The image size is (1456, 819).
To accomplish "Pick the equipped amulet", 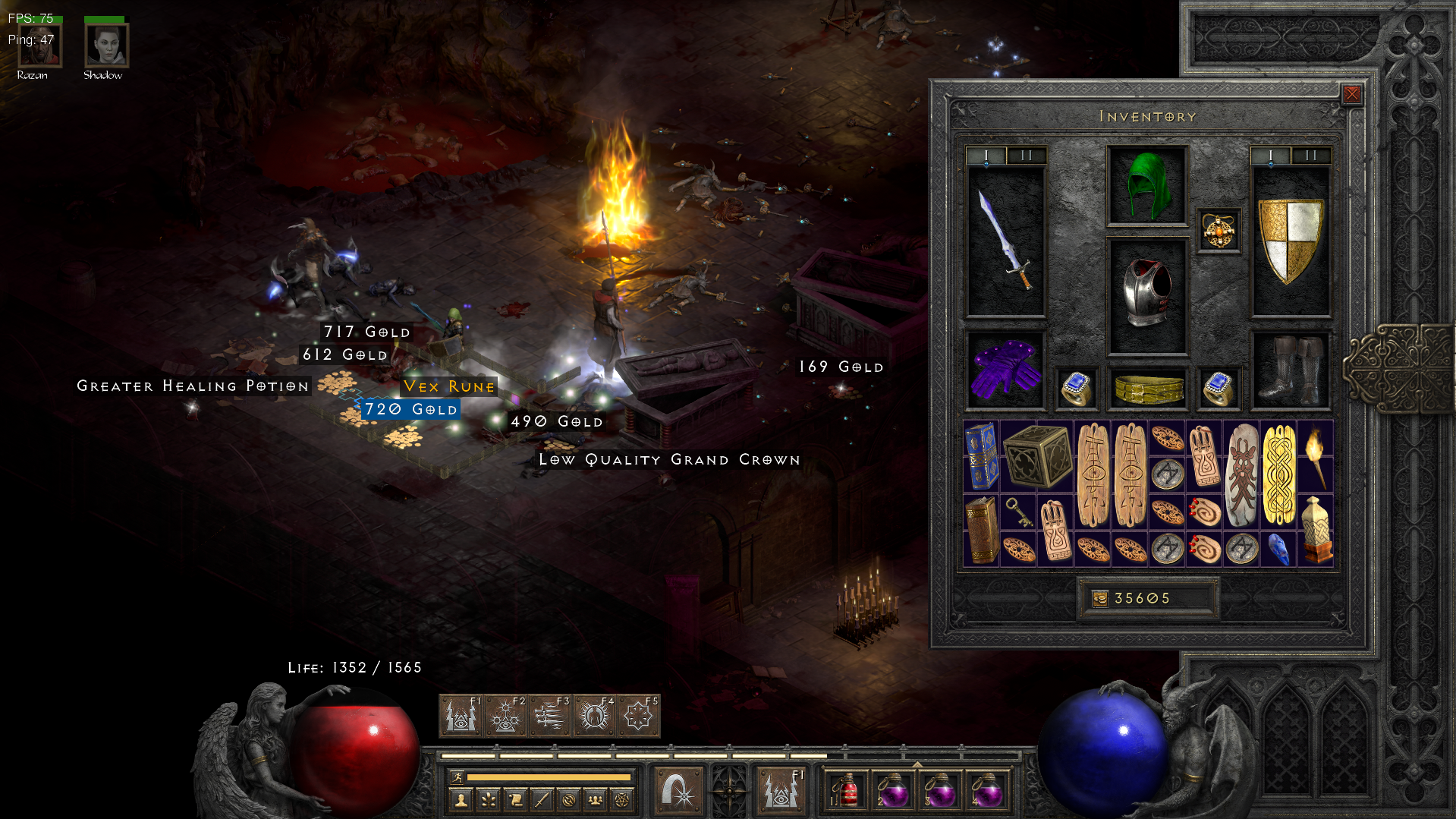I will click(x=1219, y=231).
